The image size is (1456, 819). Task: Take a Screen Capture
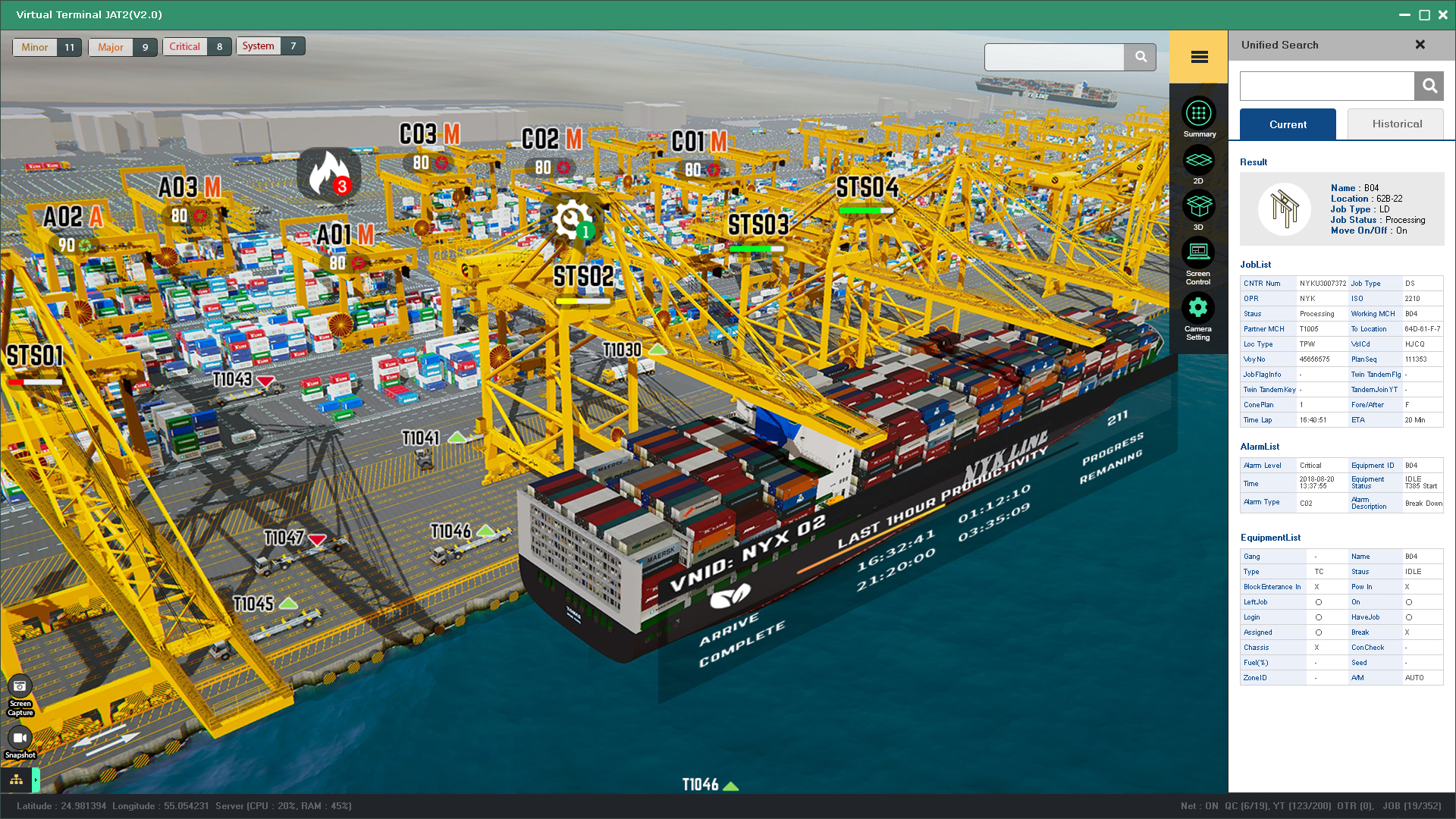click(20, 686)
